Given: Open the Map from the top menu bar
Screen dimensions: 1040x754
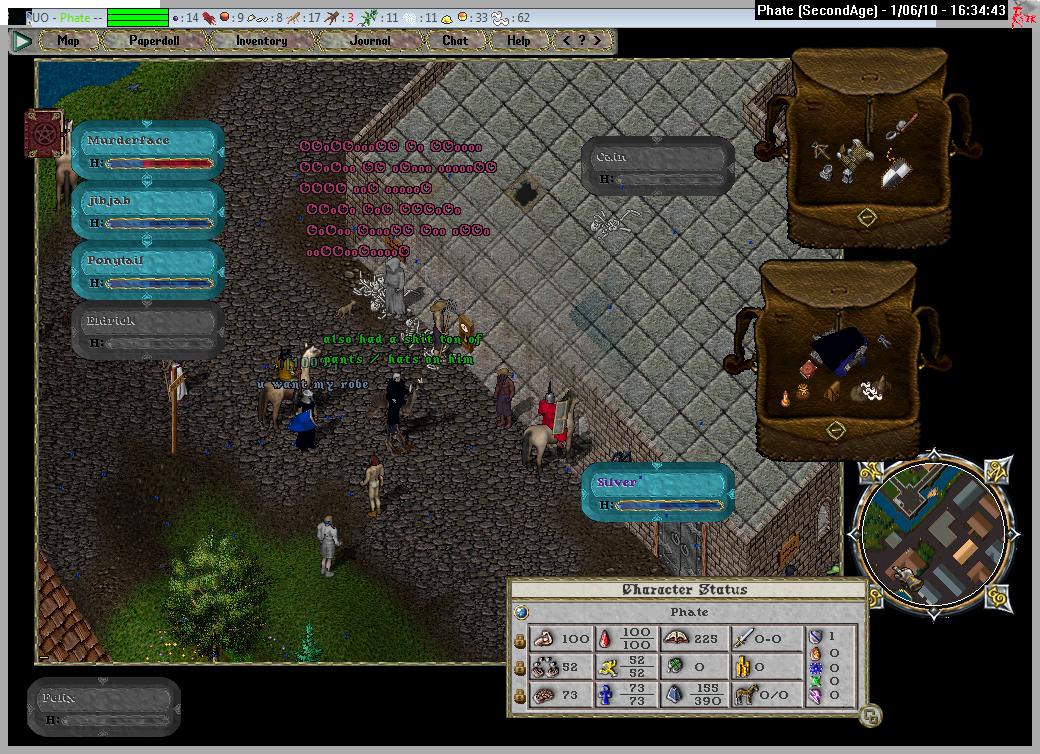Looking at the screenshot, I should coord(68,41).
